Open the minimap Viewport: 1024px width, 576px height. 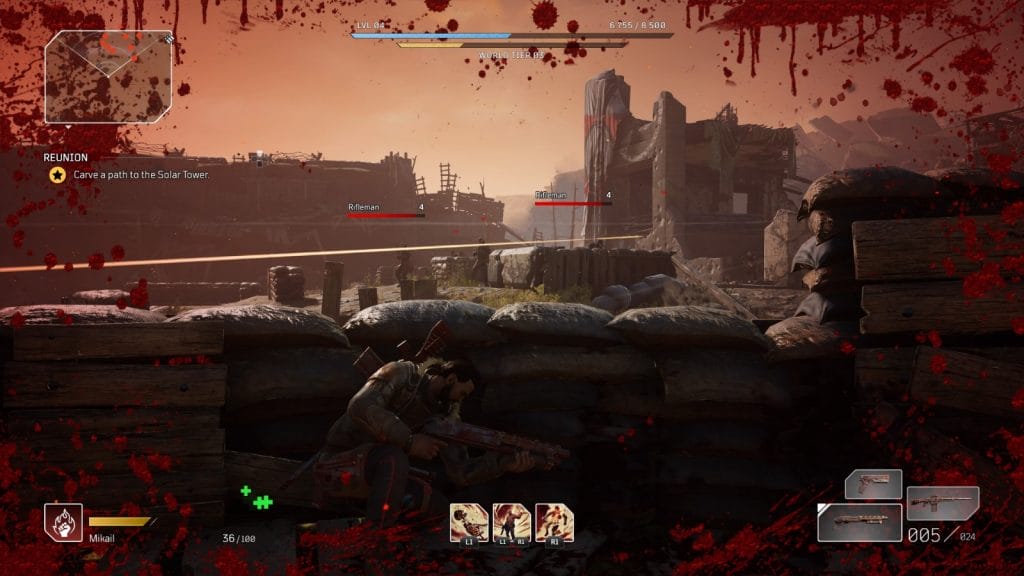click(x=108, y=77)
